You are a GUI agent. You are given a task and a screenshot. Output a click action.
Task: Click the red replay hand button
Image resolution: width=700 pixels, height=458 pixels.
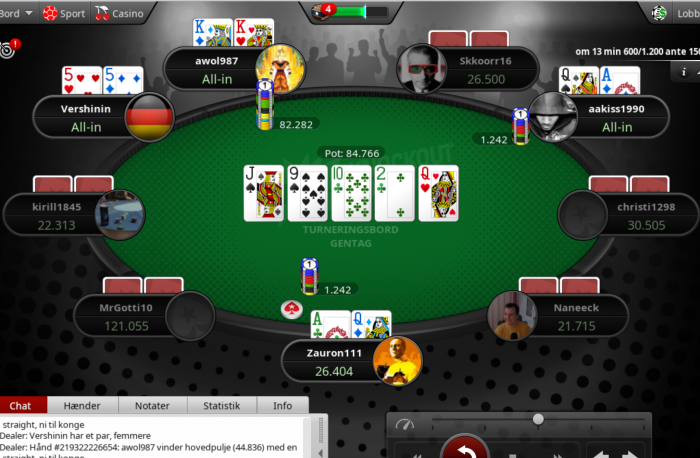[x=465, y=447]
